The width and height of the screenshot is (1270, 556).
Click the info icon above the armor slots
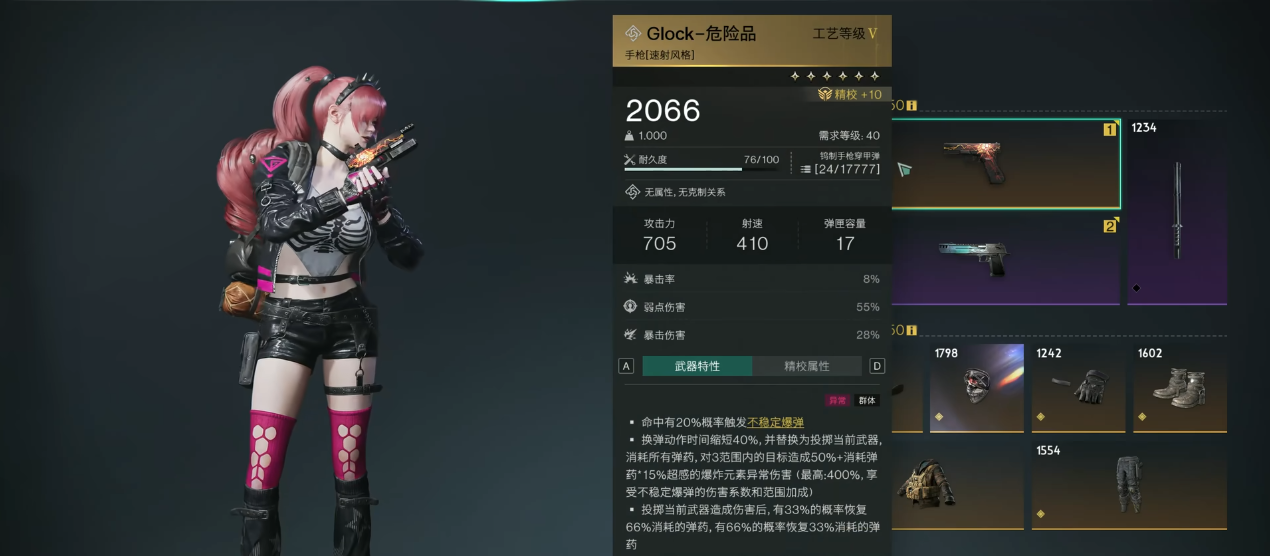(x=911, y=330)
